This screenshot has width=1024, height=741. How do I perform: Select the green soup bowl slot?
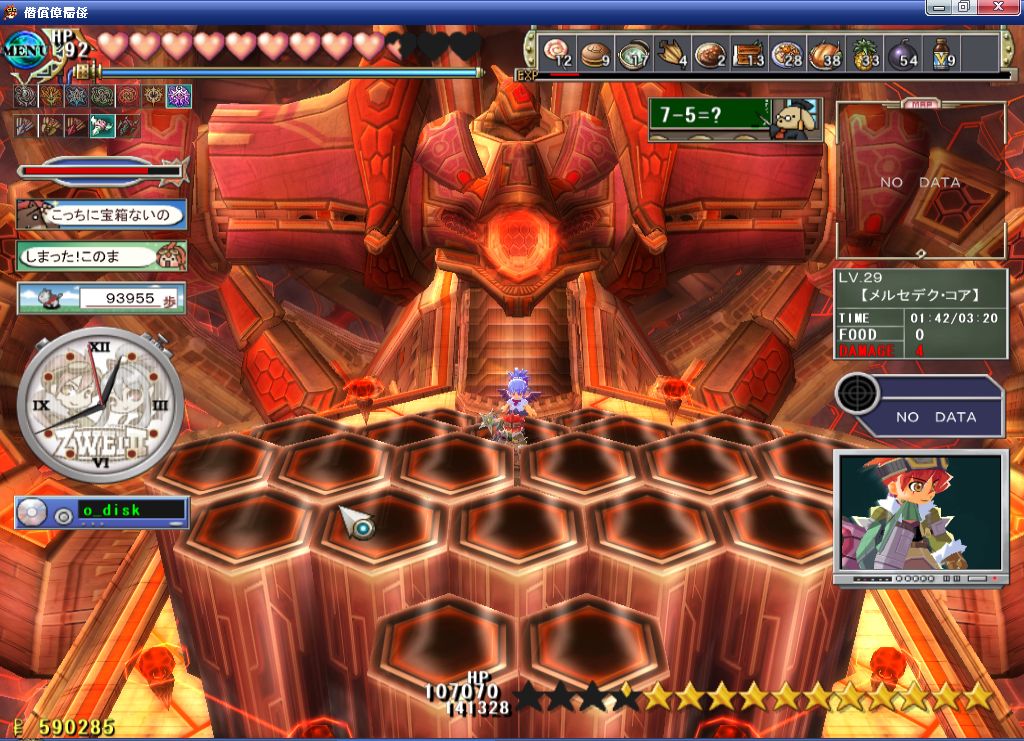[x=633, y=53]
